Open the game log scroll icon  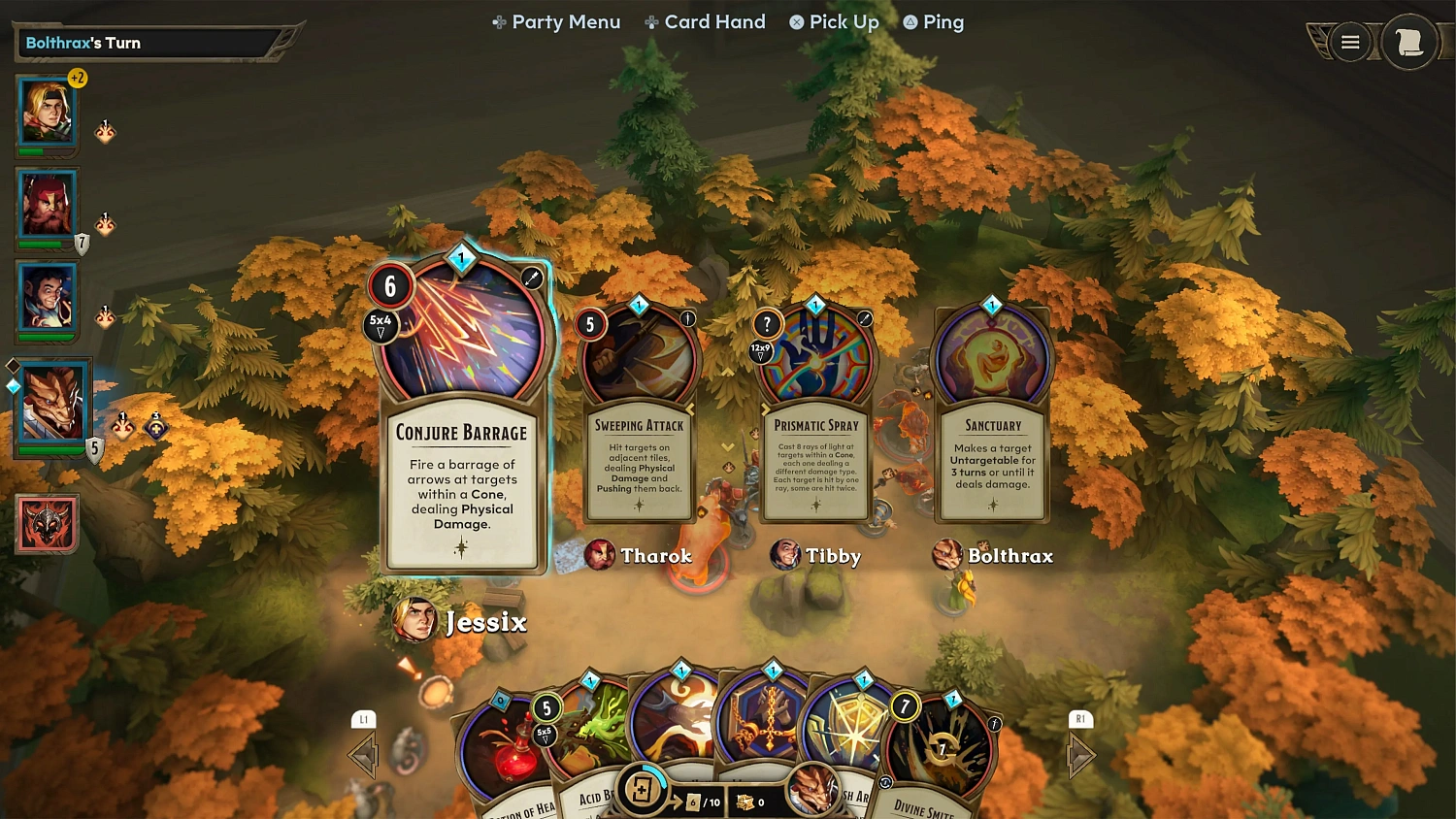tap(1408, 42)
